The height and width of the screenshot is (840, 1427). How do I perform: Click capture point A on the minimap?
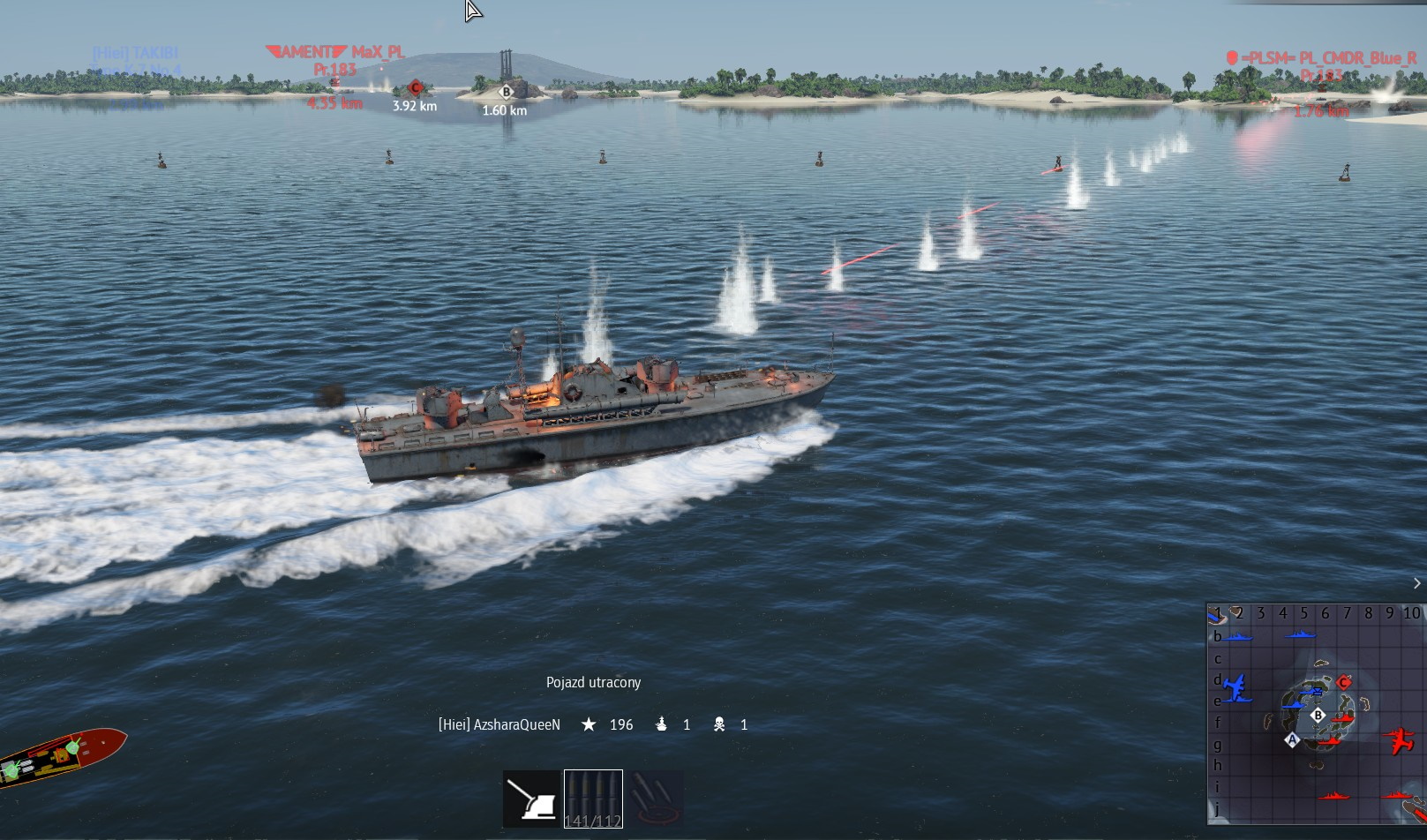[x=1292, y=739]
